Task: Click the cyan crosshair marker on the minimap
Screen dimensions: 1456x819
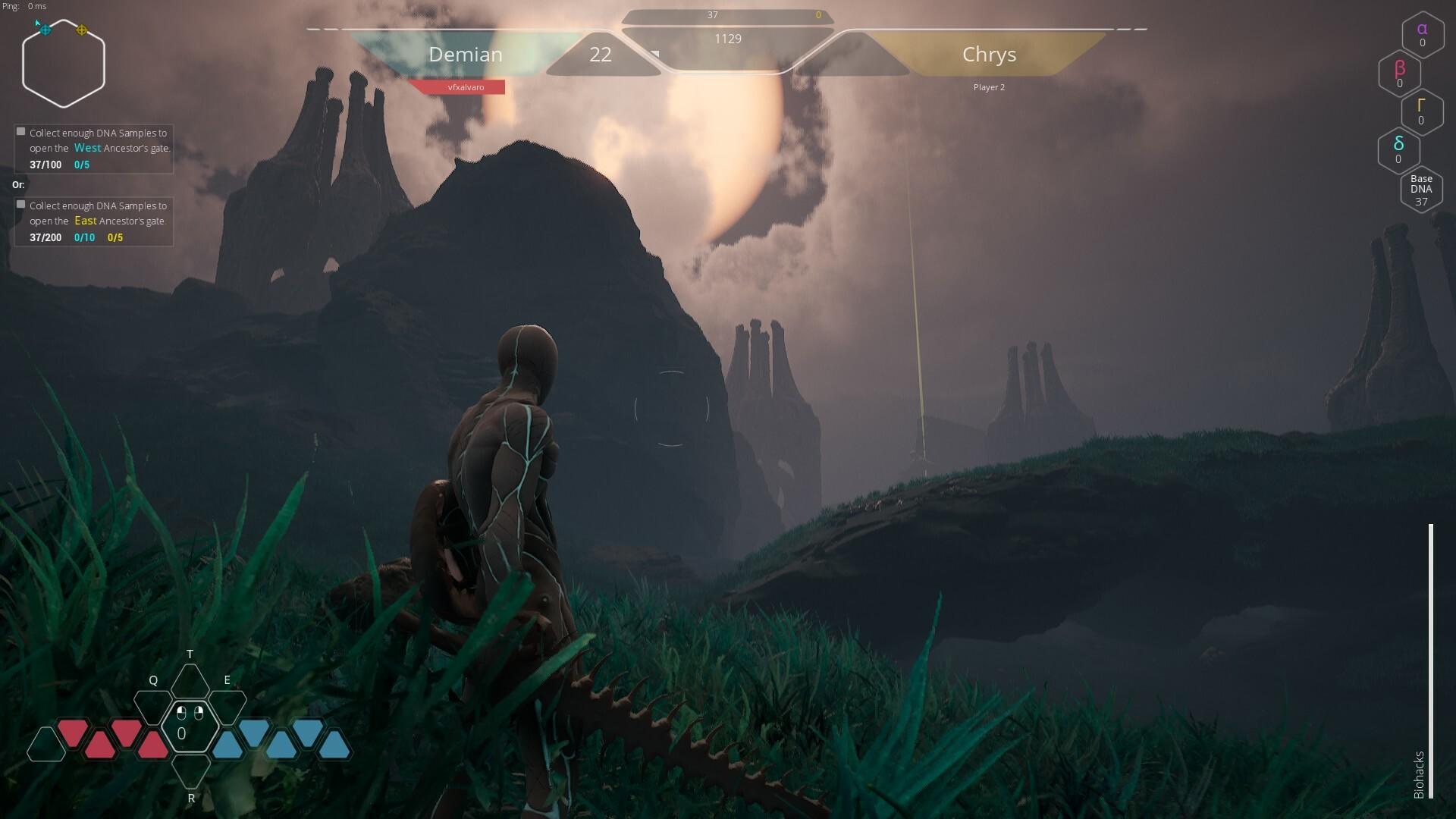Action: click(x=45, y=31)
